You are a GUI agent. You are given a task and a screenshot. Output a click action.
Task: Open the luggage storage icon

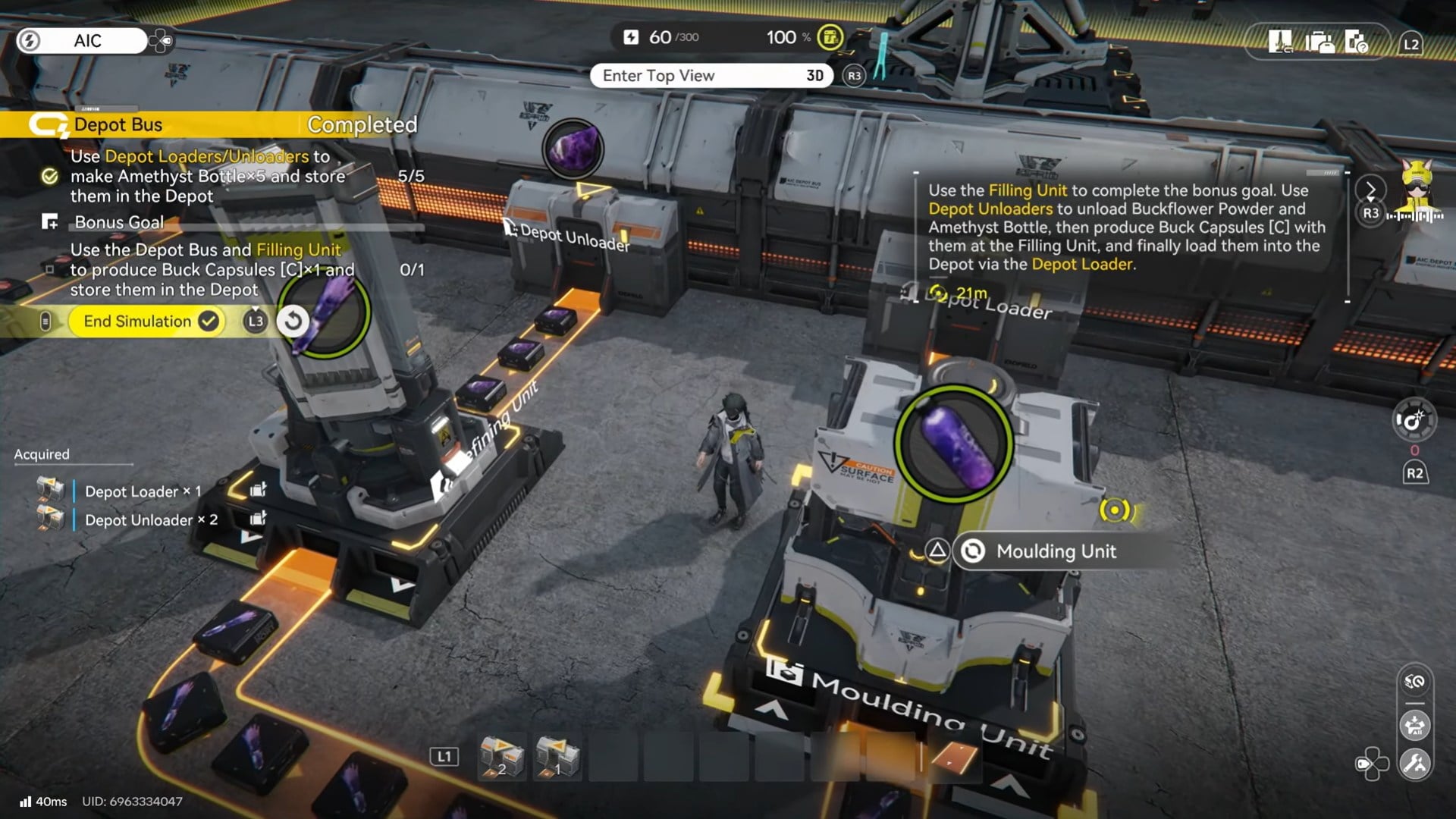point(1319,42)
